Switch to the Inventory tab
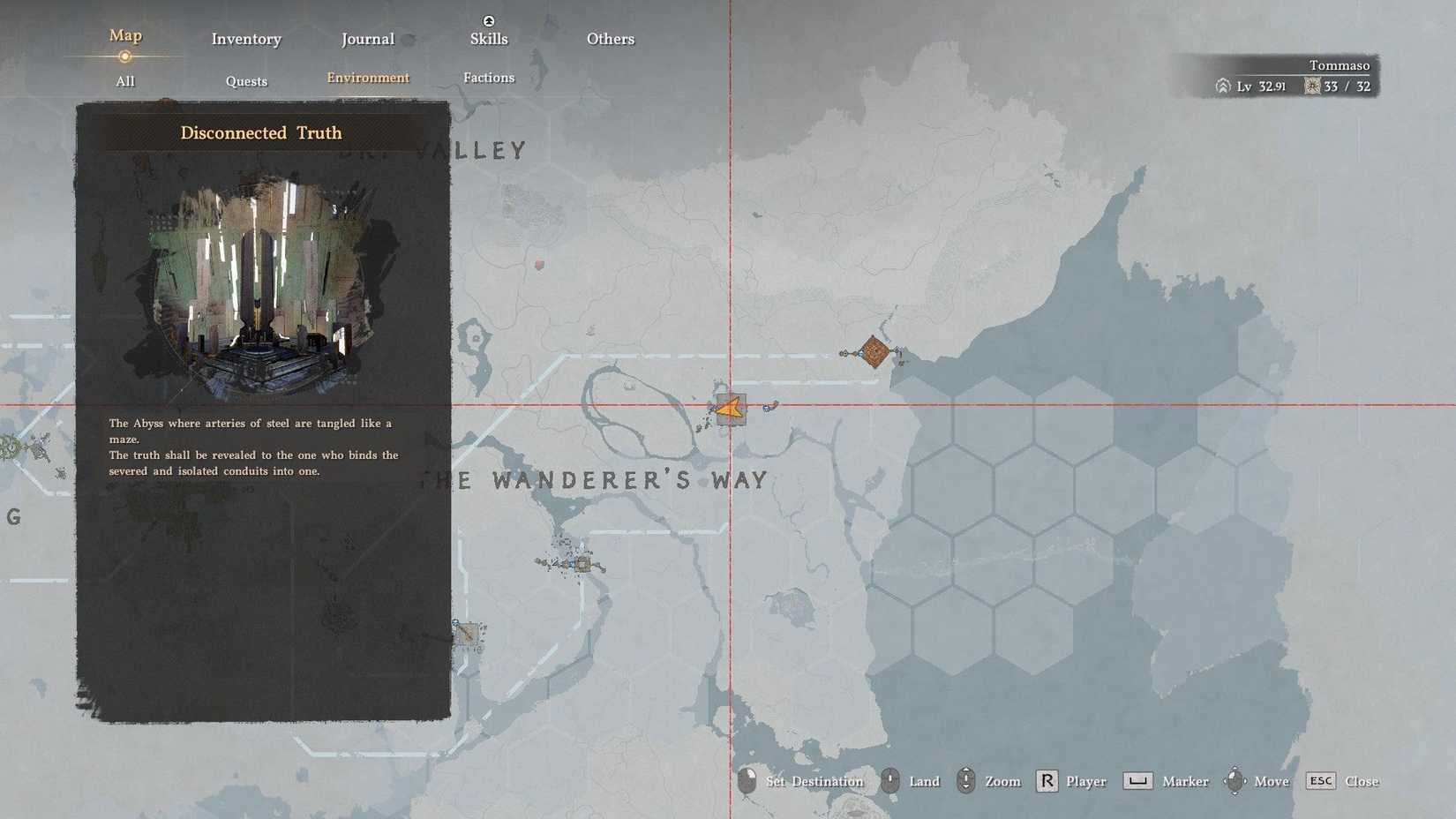 (245, 39)
